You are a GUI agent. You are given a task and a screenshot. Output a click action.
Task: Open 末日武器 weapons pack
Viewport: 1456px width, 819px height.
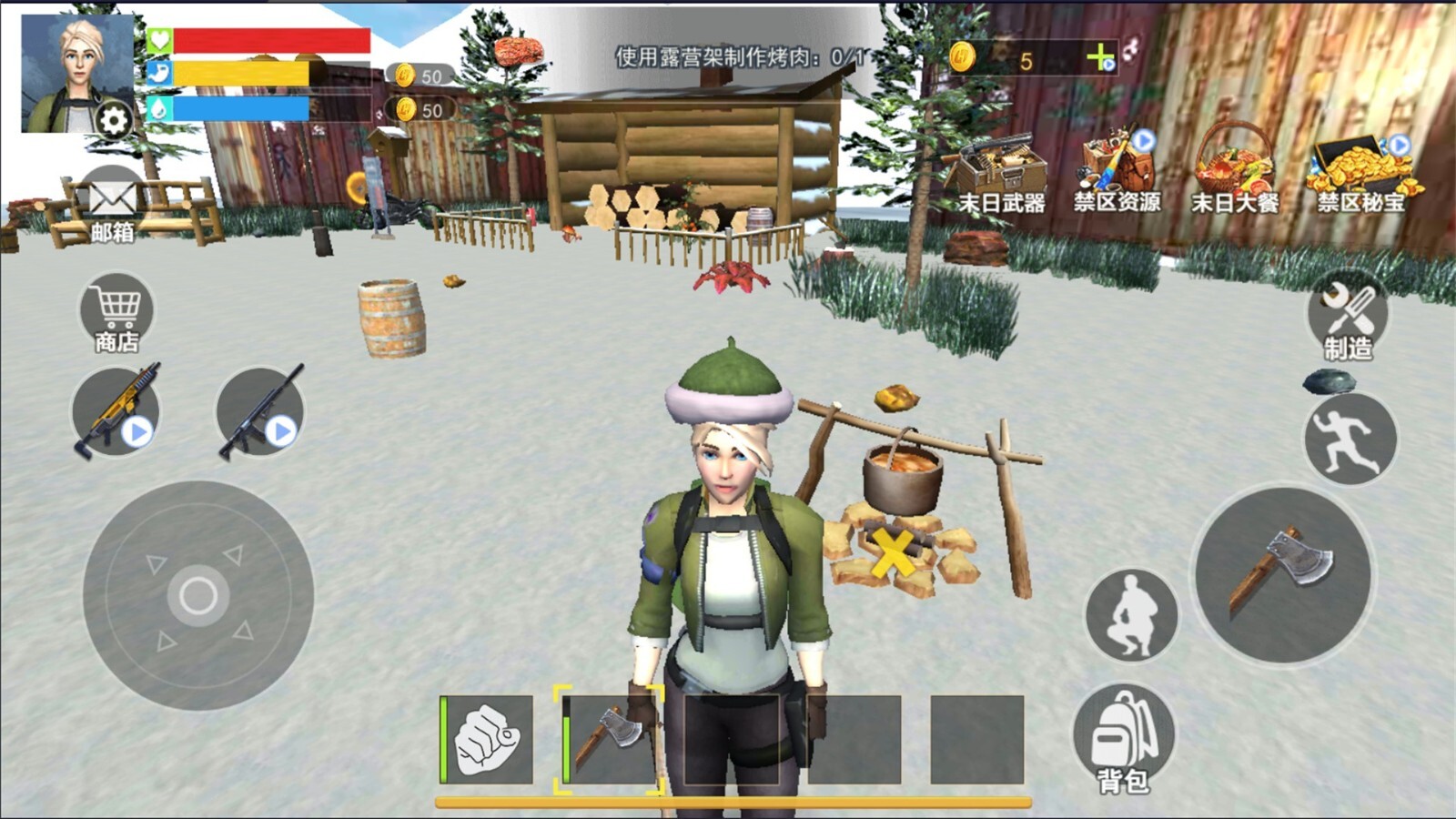click(1000, 173)
